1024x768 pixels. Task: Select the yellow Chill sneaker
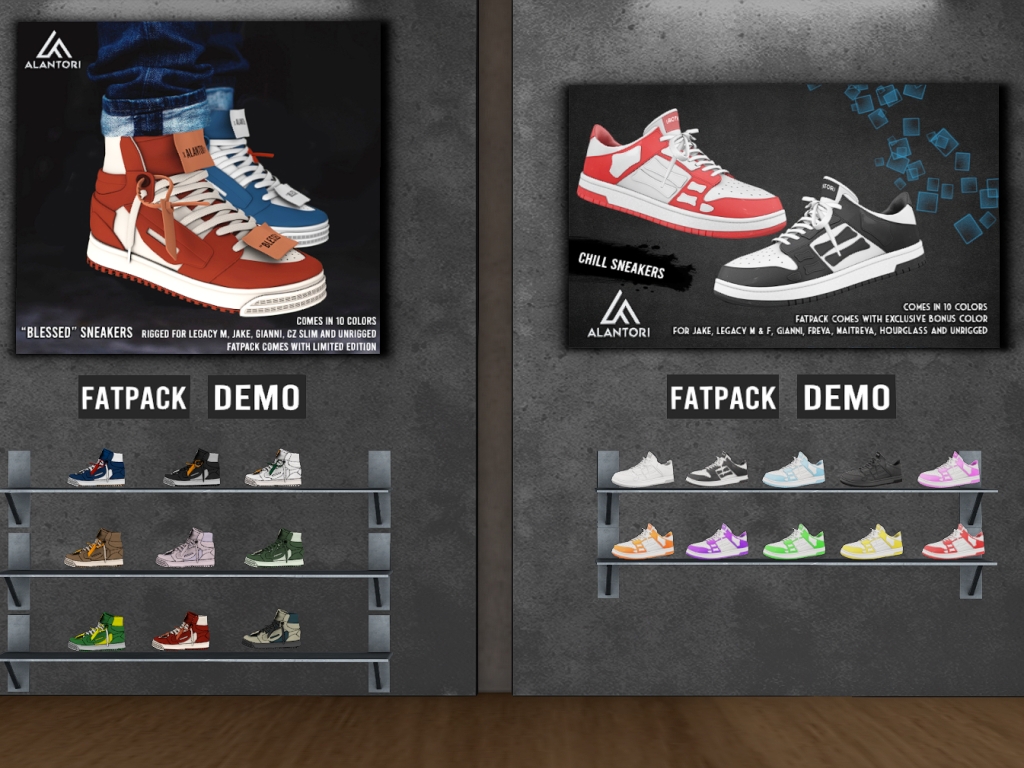coord(871,542)
